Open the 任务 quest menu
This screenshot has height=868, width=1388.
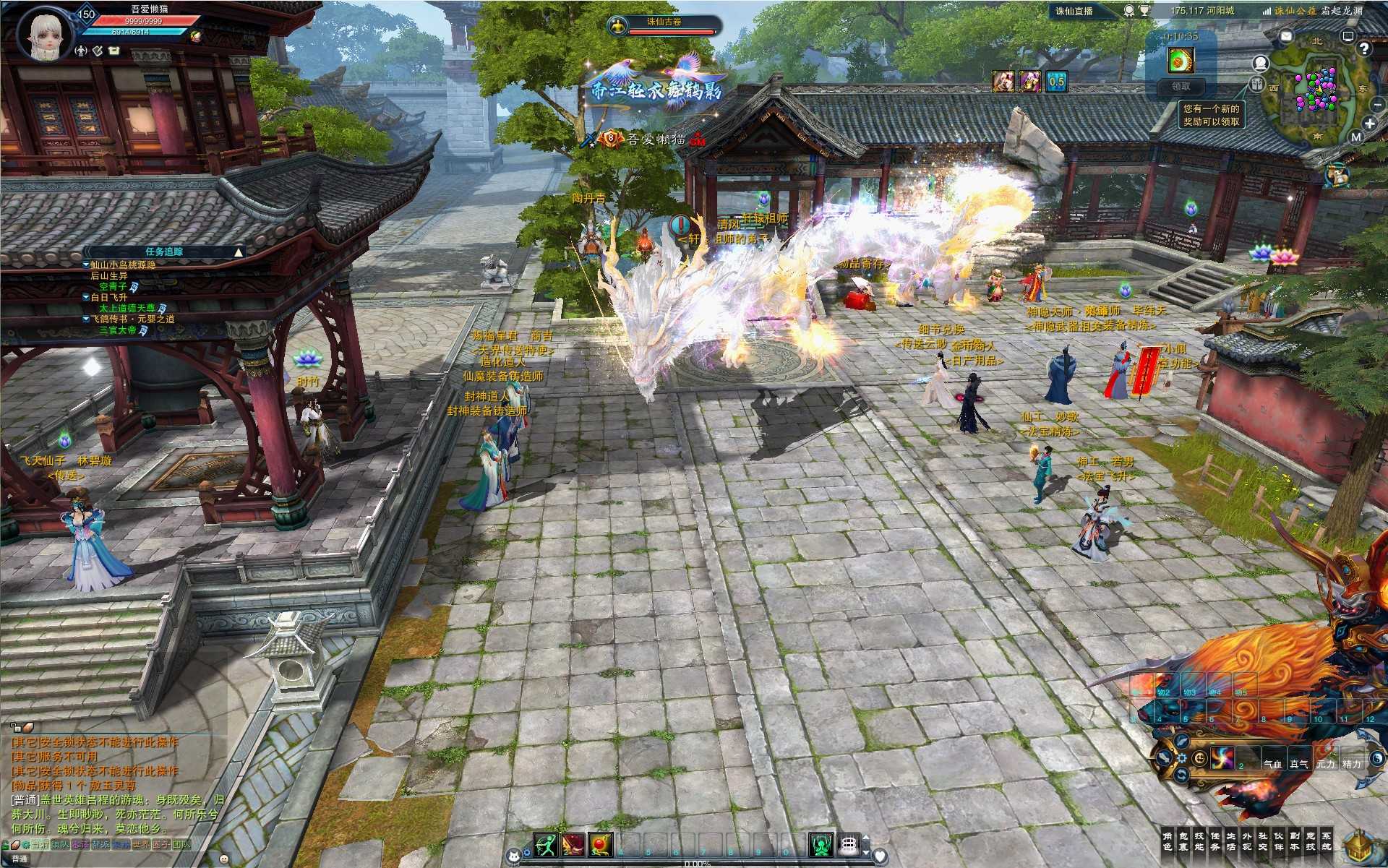[x=1215, y=841]
